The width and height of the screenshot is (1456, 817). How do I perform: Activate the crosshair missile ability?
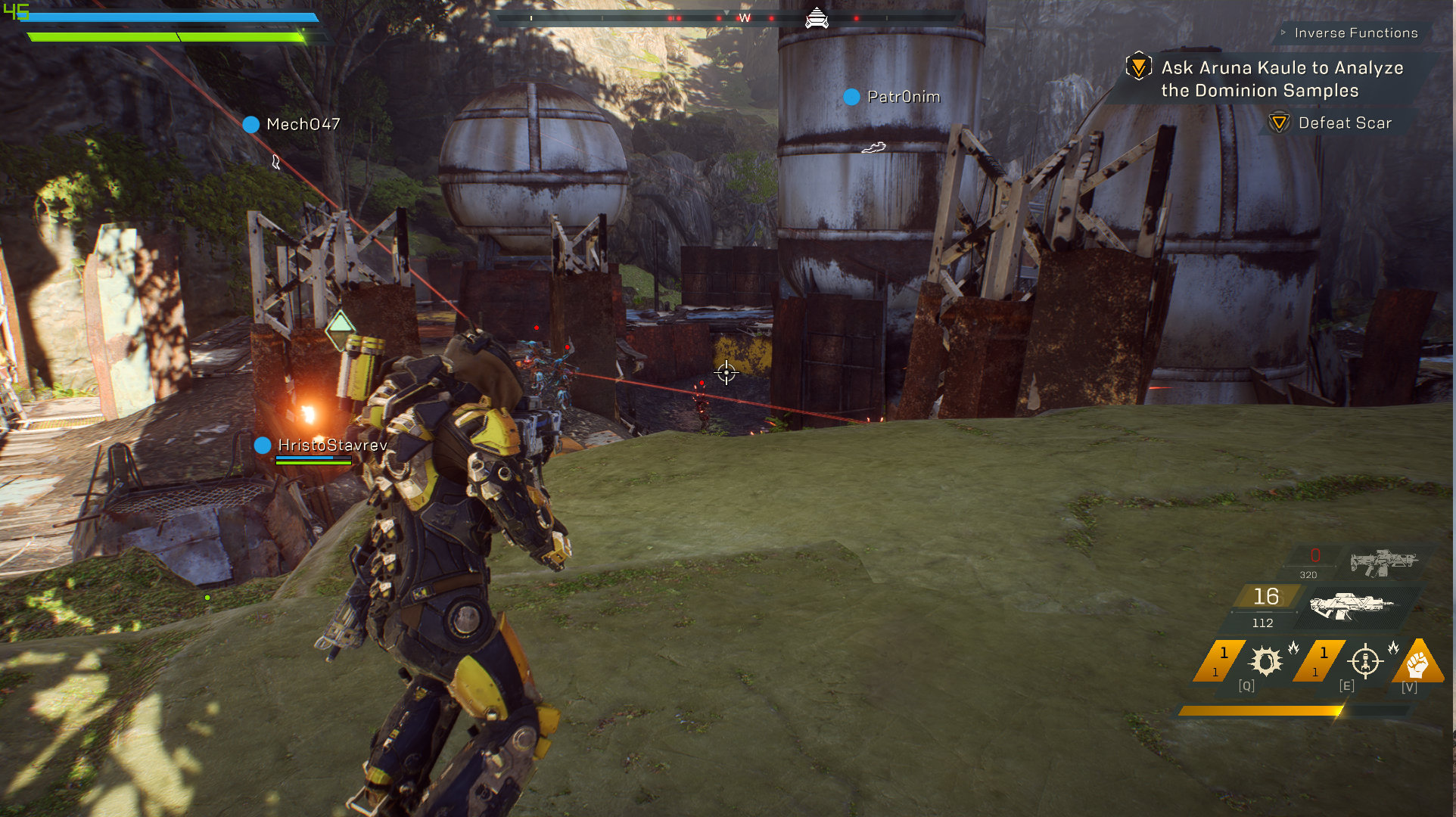coord(1365,661)
